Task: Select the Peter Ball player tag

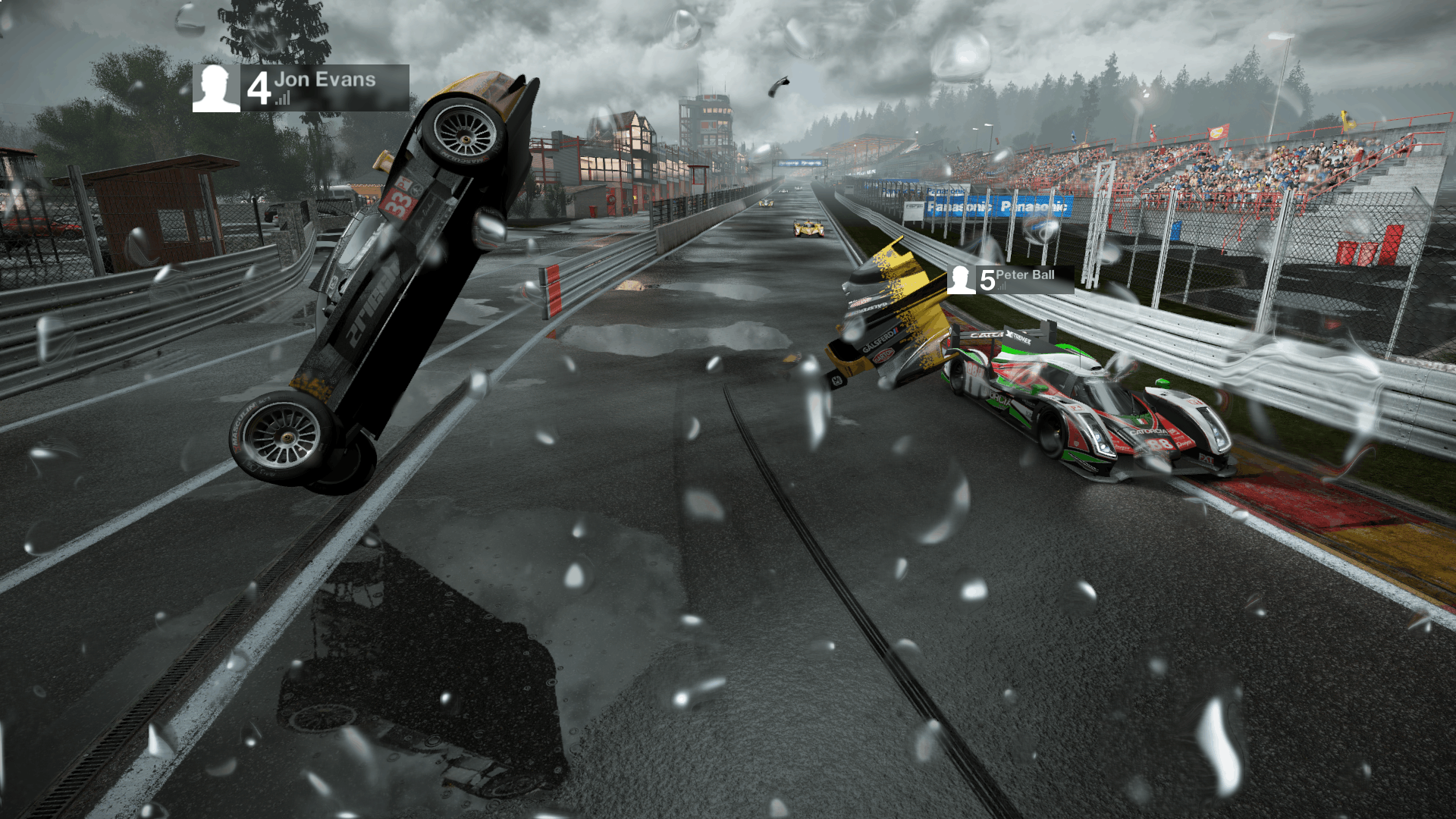Action: point(1010,279)
